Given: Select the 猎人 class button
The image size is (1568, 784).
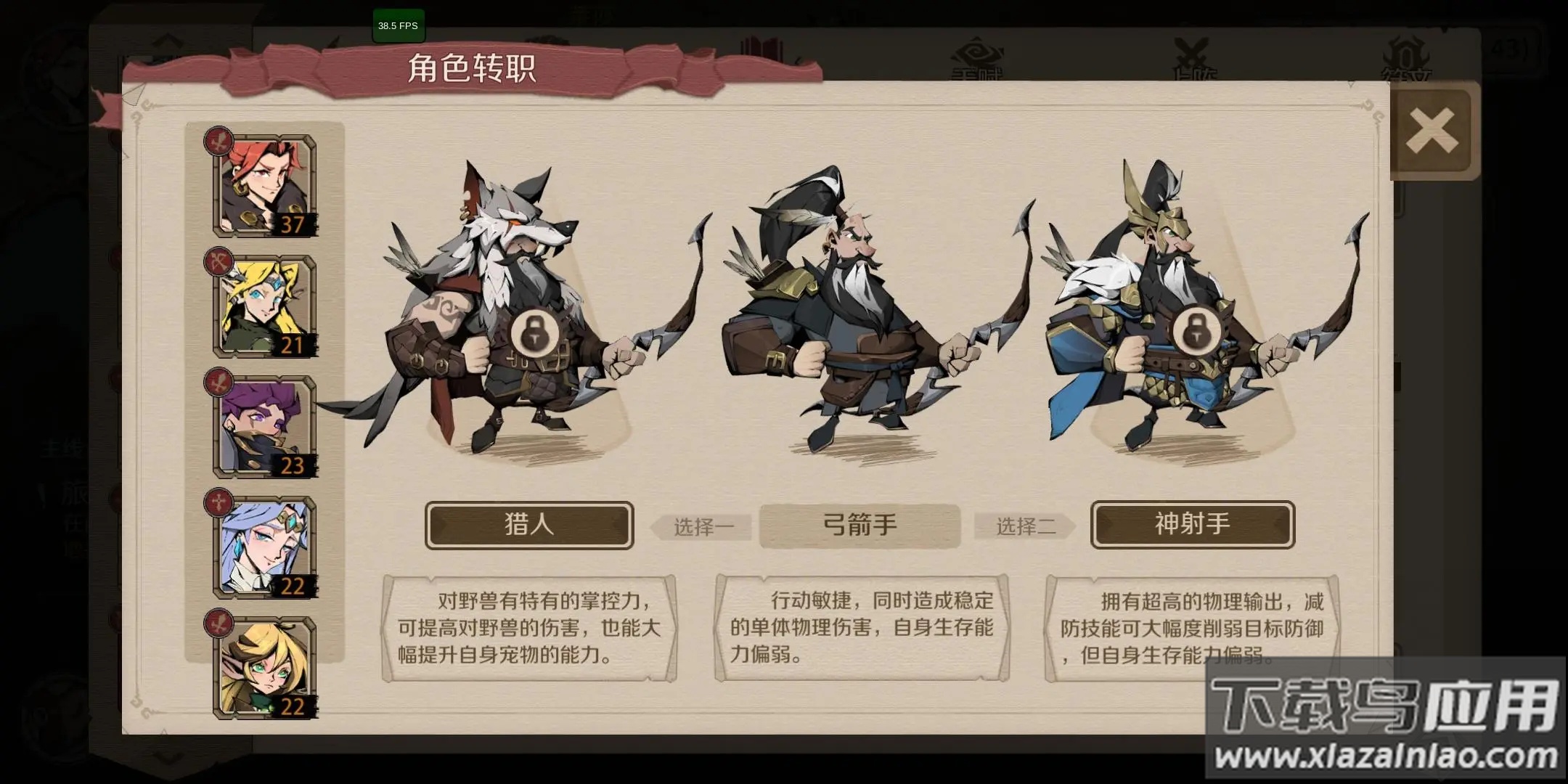Looking at the screenshot, I should pos(528,525).
